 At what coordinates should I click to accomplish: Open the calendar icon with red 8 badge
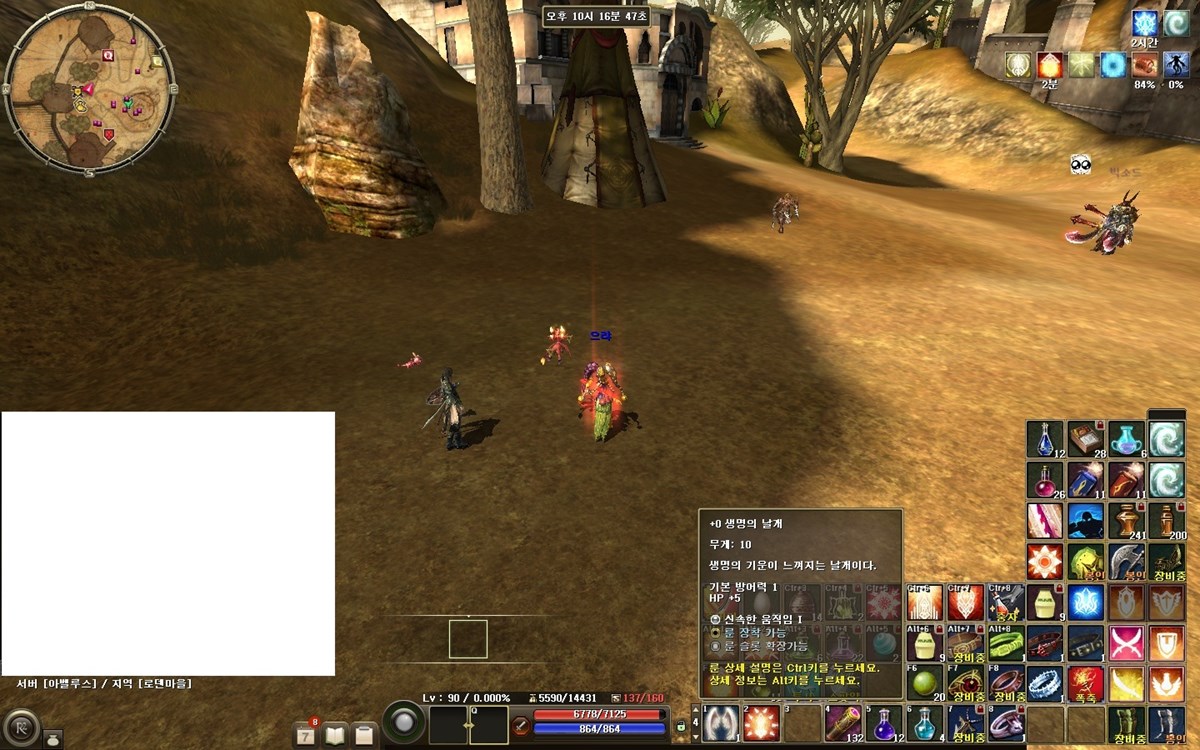[307, 734]
